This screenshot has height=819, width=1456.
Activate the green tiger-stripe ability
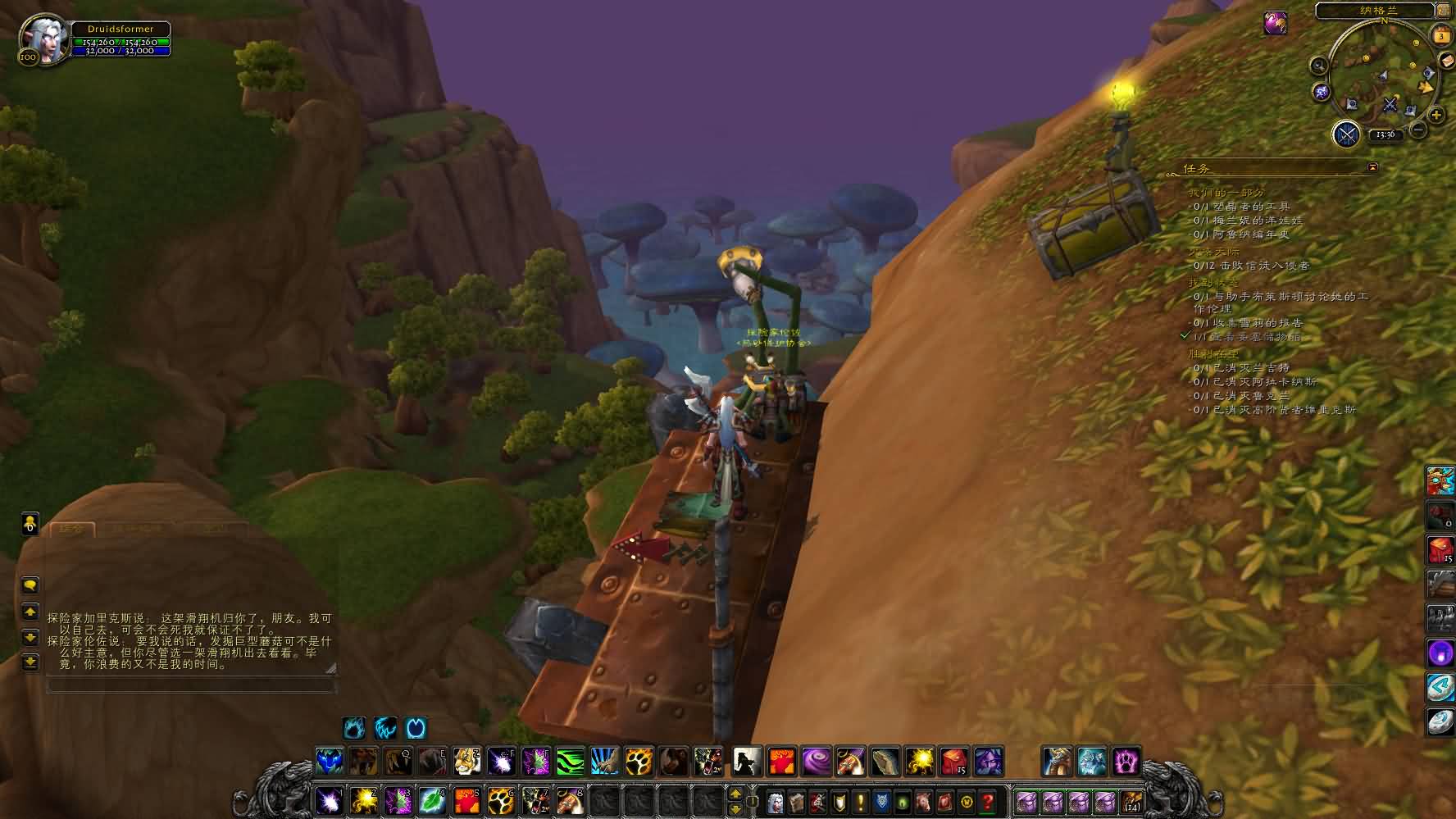coord(570,762)
